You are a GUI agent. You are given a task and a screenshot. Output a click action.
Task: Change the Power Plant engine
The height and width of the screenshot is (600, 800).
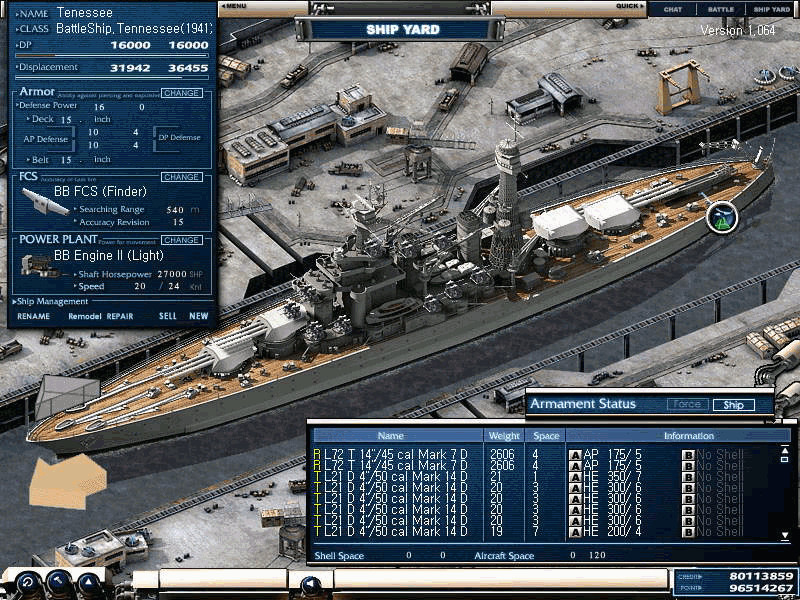(x=181, y=240)
